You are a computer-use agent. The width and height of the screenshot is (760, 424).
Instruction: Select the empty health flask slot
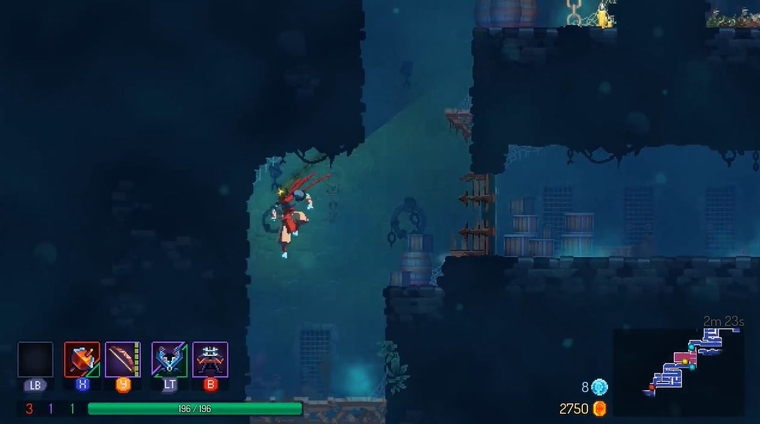click(35, 359)
